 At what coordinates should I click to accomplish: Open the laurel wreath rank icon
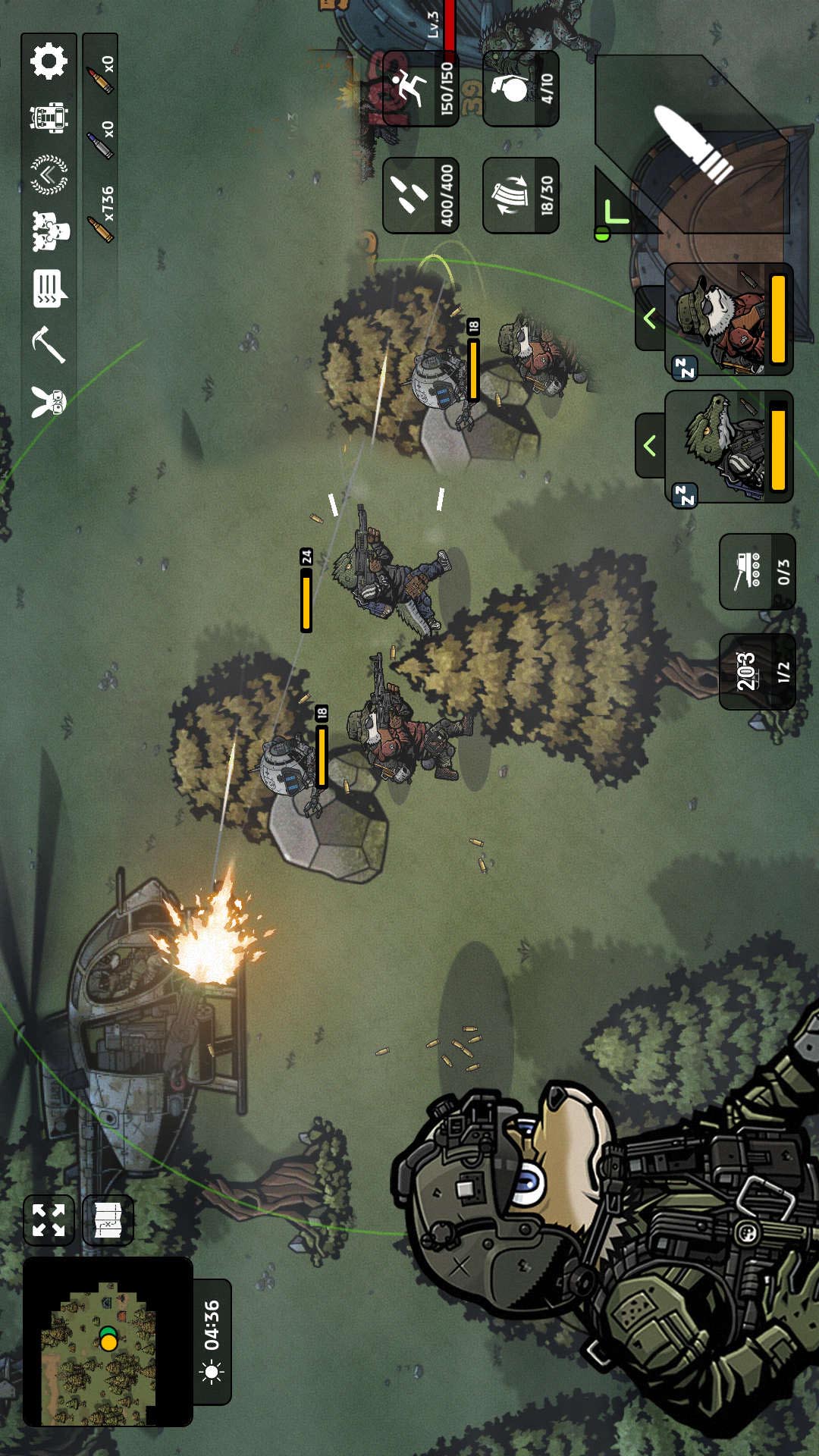point(49,174)
